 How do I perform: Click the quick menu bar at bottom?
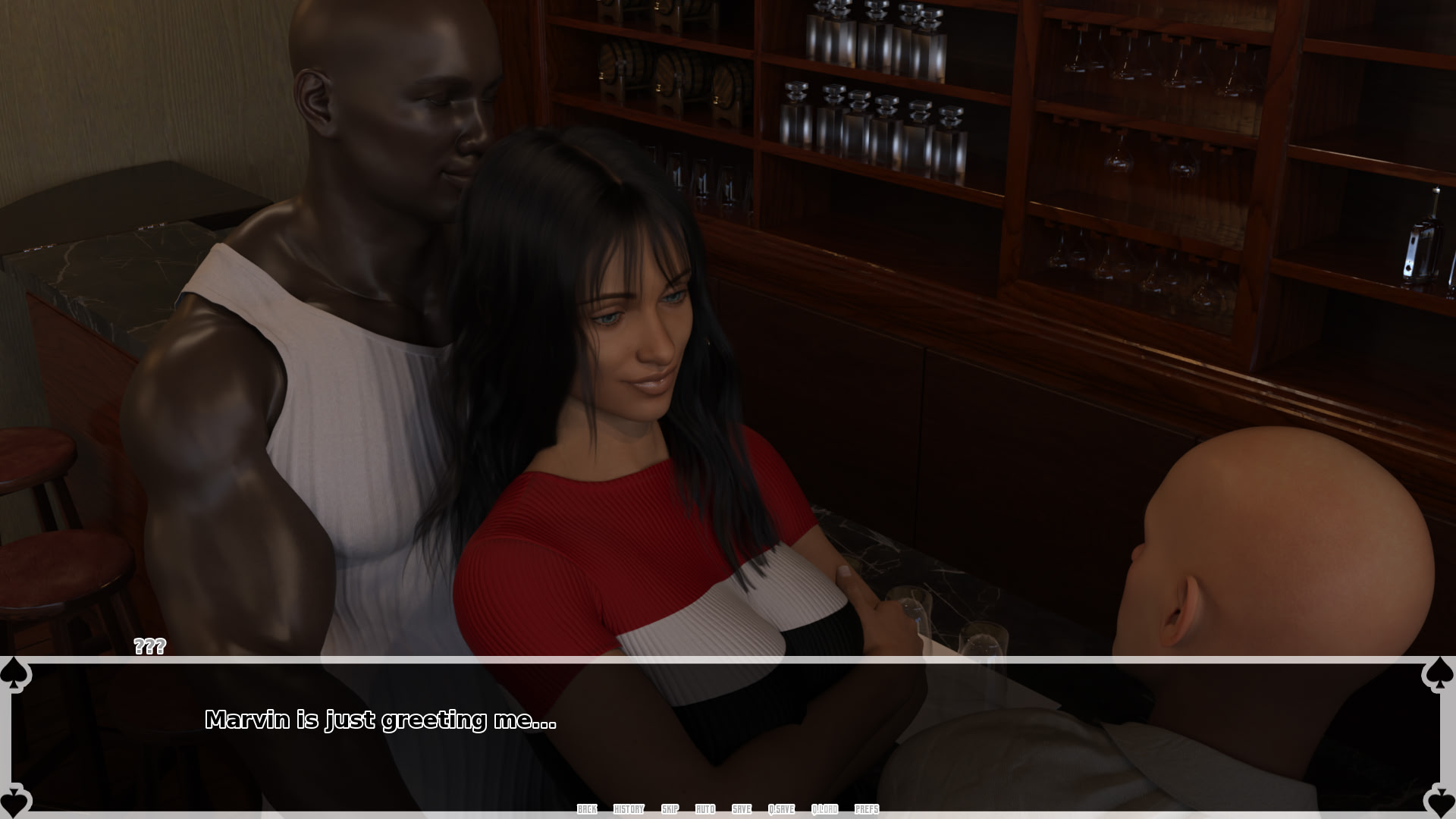coord(728,809)
